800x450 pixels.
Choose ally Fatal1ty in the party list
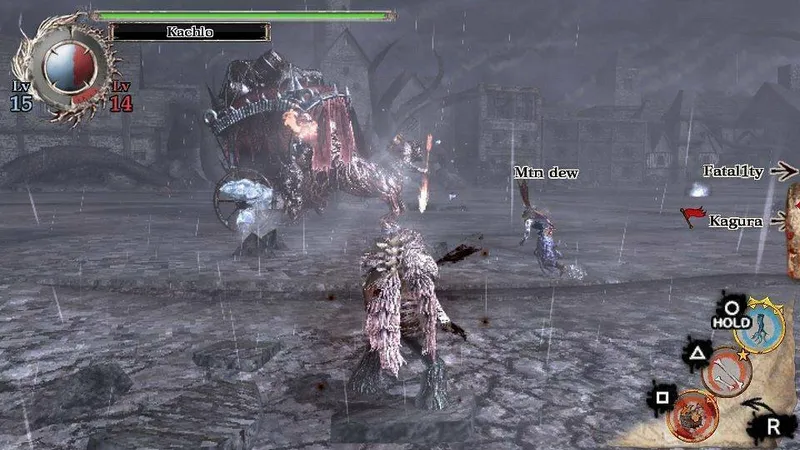tap(733, 172)
